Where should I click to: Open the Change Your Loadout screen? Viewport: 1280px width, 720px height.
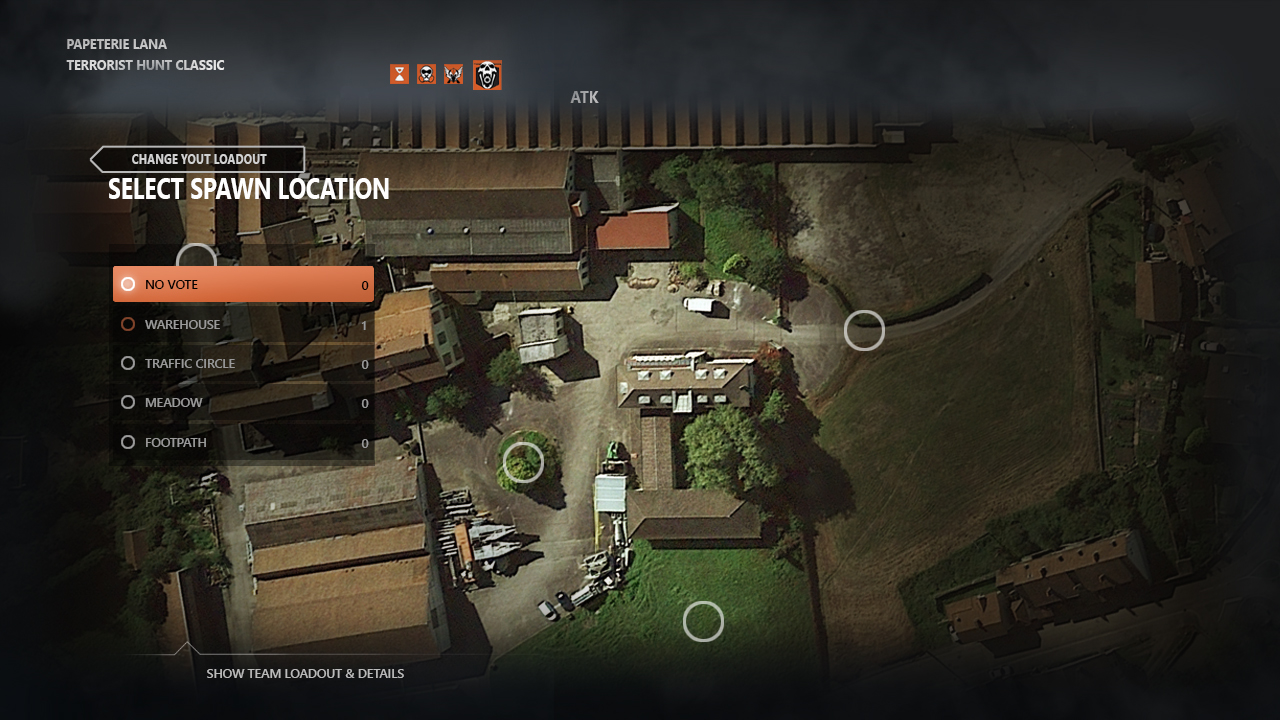[x=198, y=160]
